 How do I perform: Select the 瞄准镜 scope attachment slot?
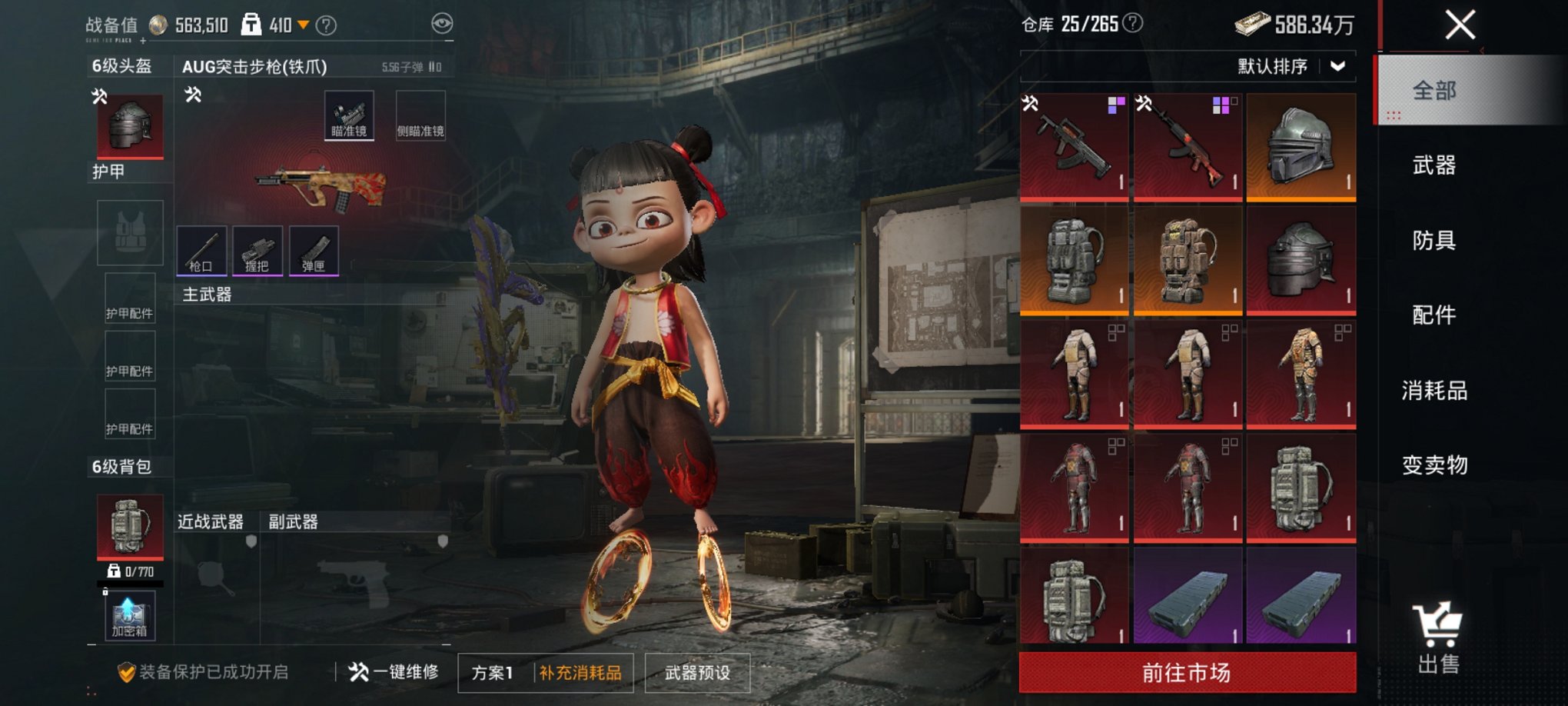[x=349, y=115]
